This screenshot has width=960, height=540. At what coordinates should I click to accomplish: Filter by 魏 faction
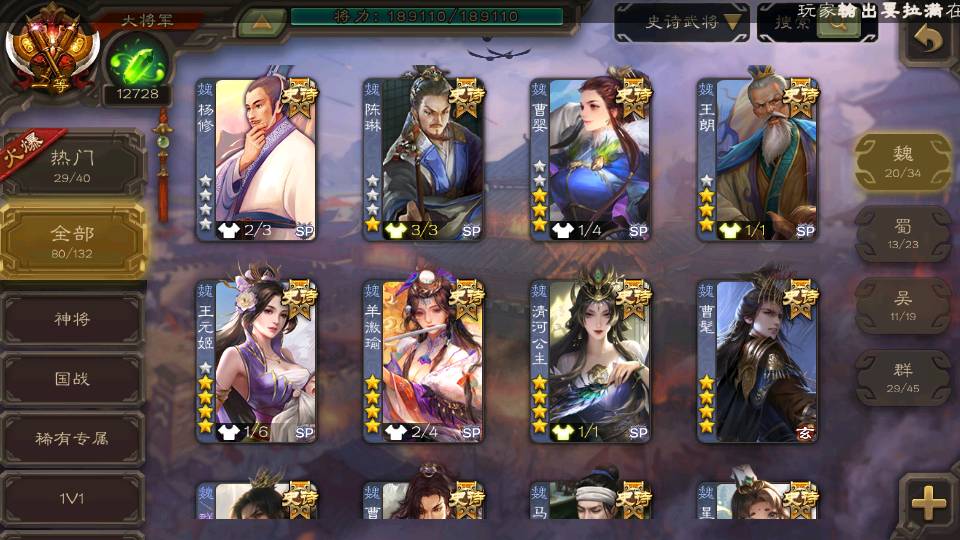[x=903, y=162]
